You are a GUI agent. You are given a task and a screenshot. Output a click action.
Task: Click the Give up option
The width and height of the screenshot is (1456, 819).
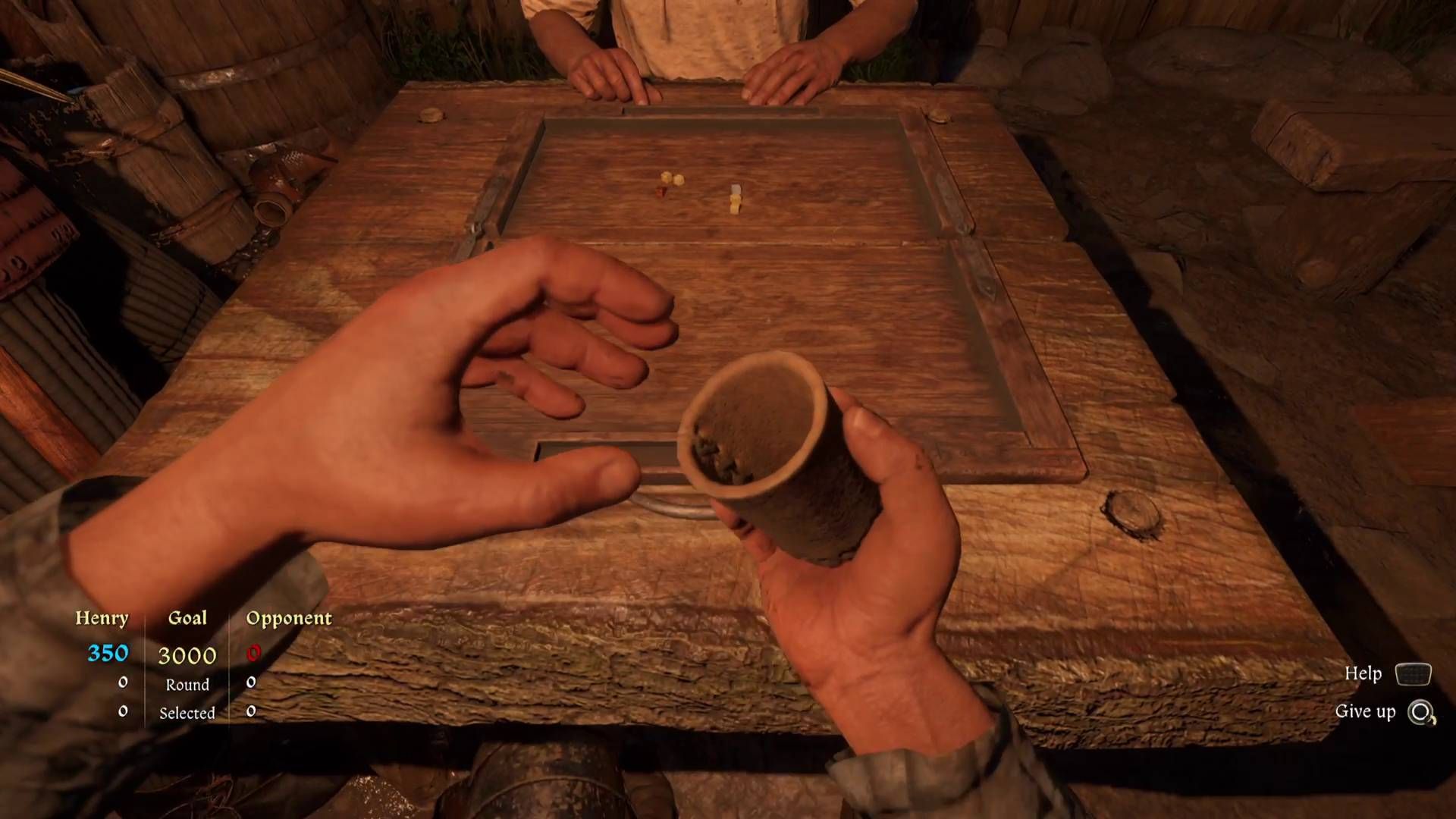[1366, 713]
